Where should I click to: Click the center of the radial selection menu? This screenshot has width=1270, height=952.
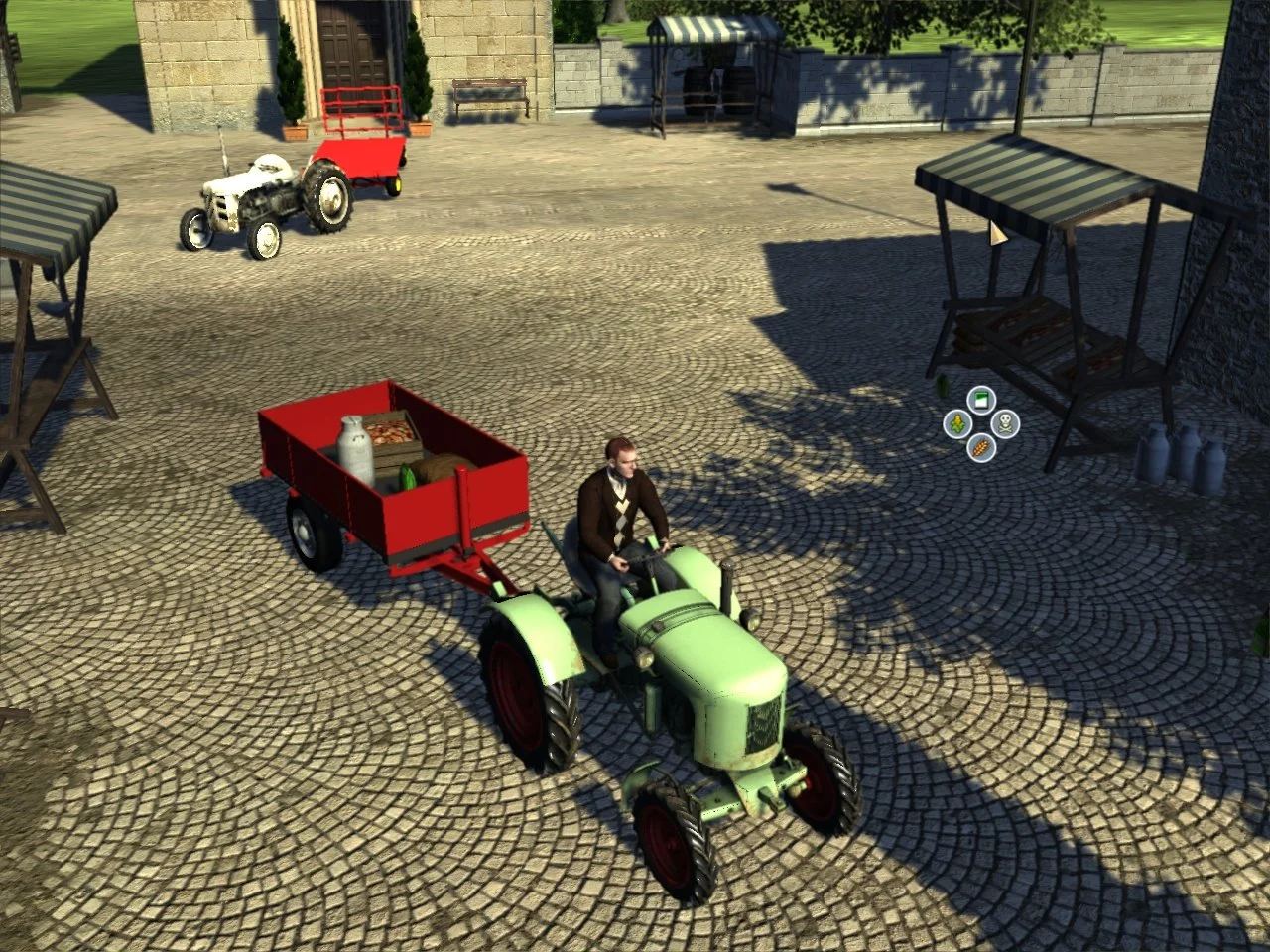(980, 423)
